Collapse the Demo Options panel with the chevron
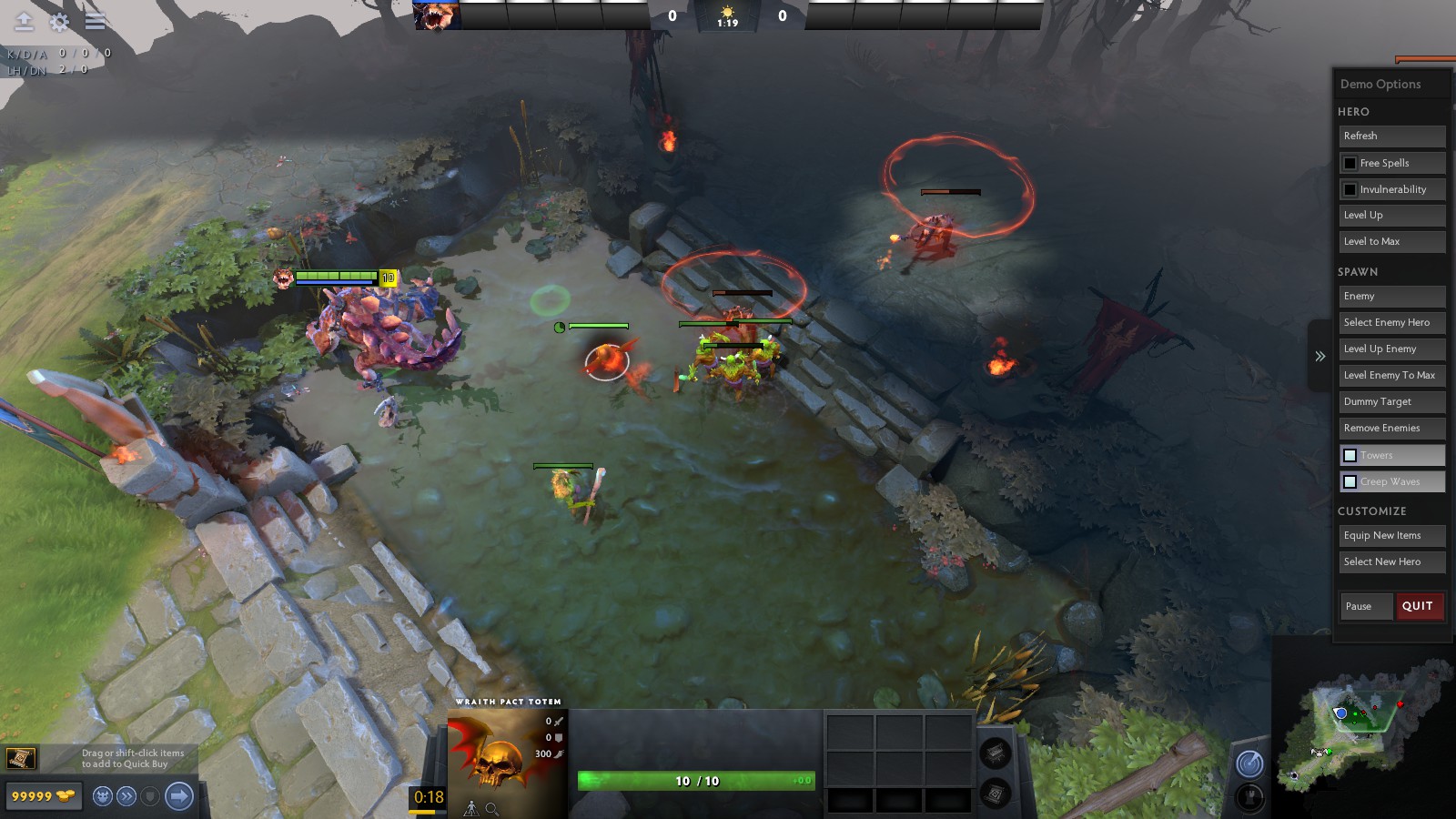This screenshot has height=819, width=1456. (x=1319, y=357)
